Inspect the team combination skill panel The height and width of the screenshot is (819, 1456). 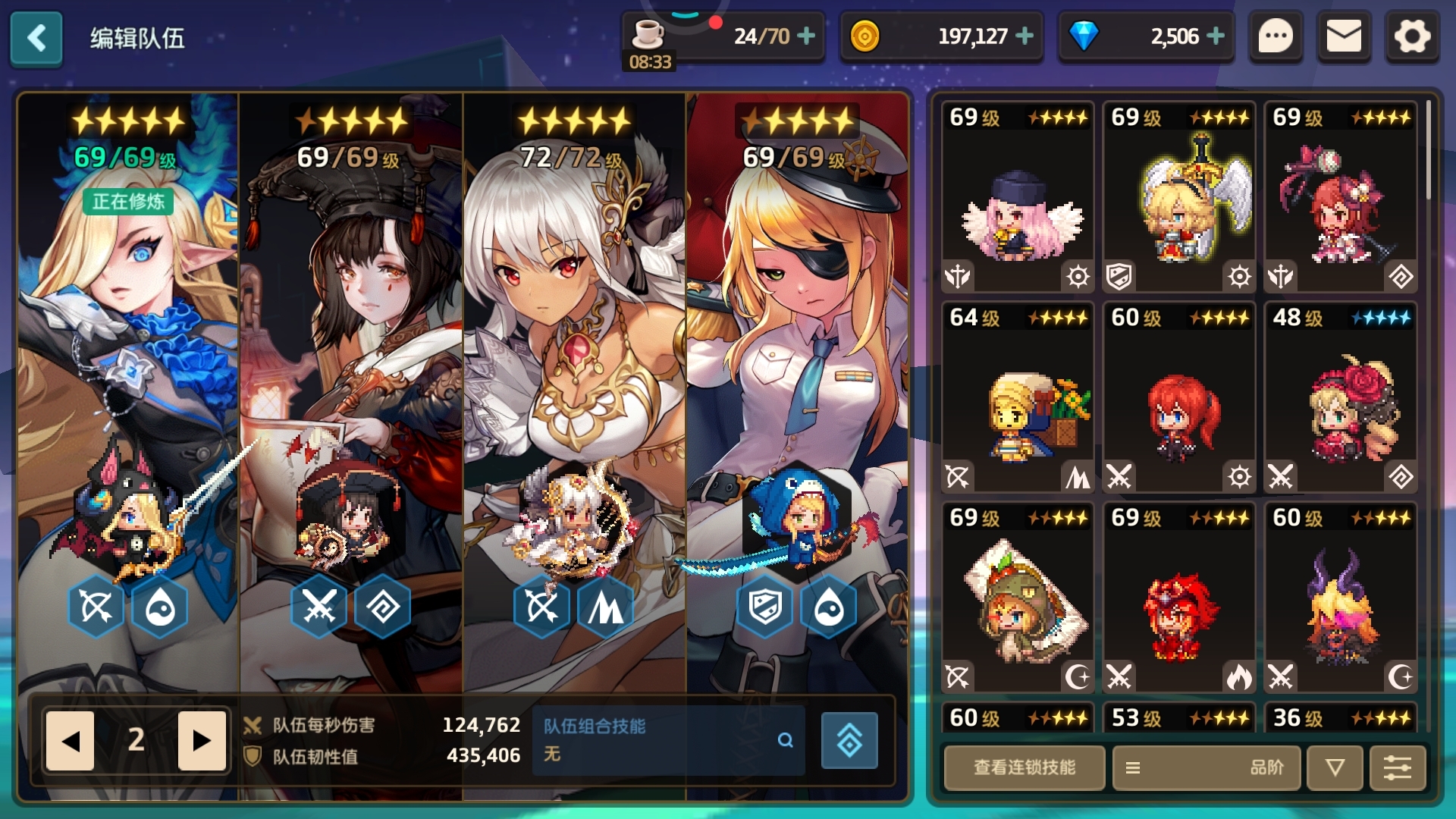[x=667, y=740]
